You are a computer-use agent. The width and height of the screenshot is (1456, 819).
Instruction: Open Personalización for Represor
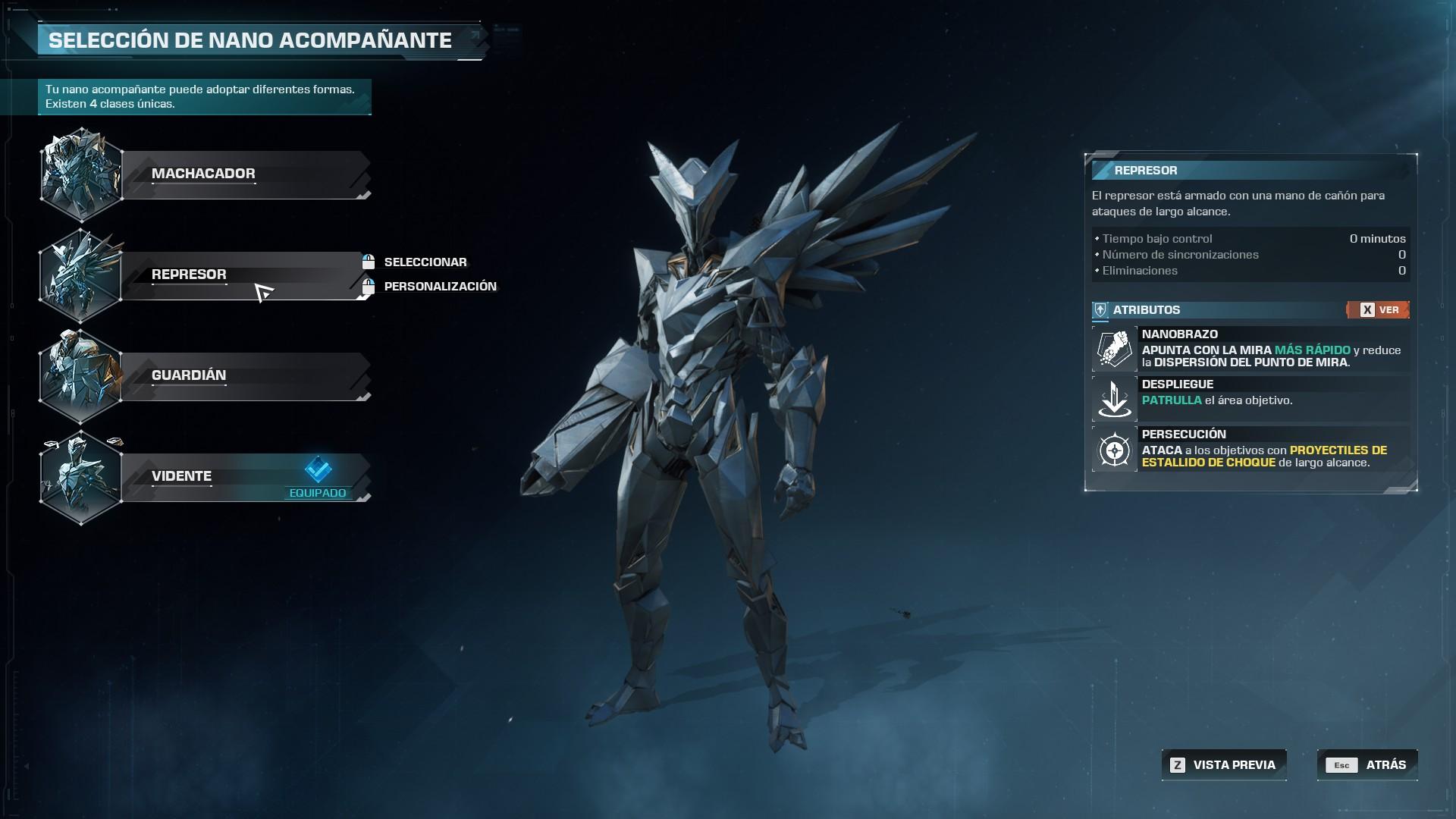coord(440,287)
